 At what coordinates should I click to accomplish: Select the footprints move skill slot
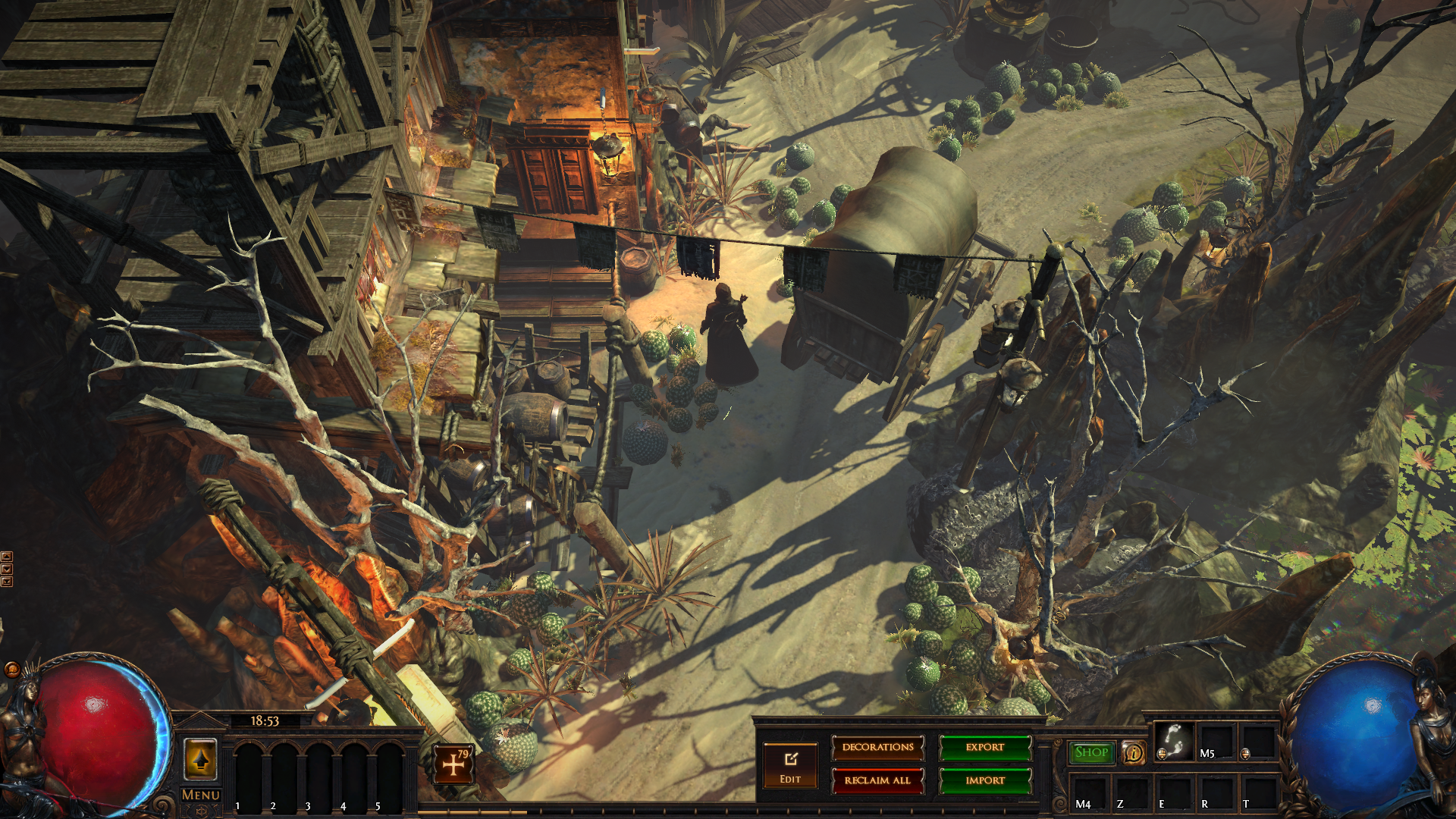pyautogui.click(x=1173, y=741)
